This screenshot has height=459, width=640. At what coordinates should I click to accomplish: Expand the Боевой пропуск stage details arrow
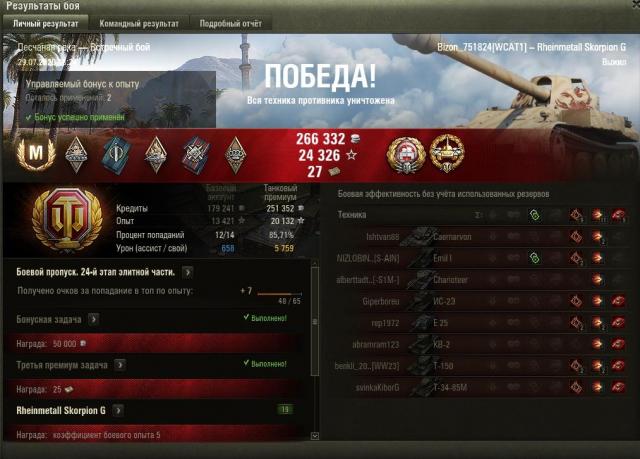tap(187, 271)
